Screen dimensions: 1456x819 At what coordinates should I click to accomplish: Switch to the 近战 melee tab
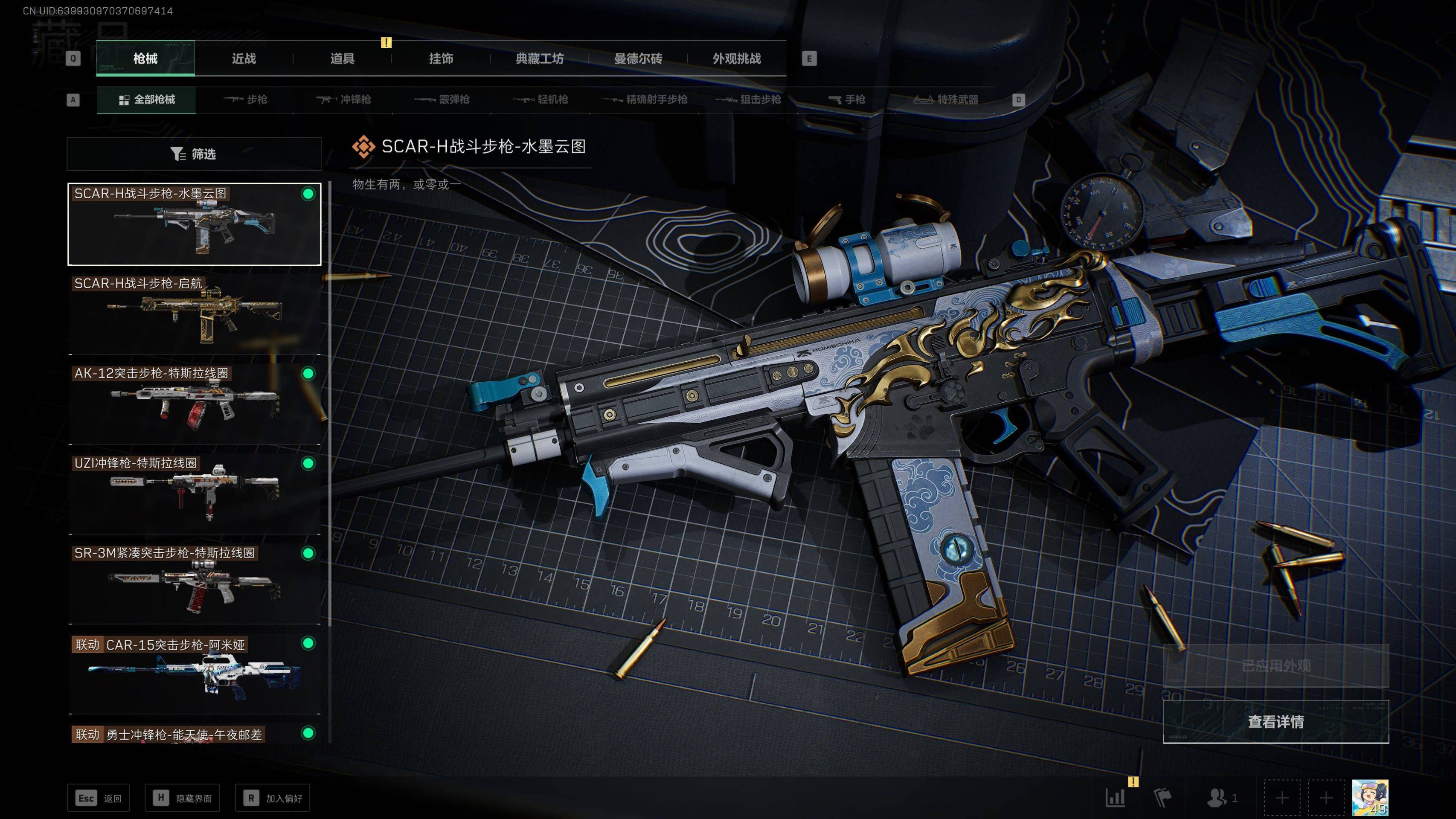244,59
